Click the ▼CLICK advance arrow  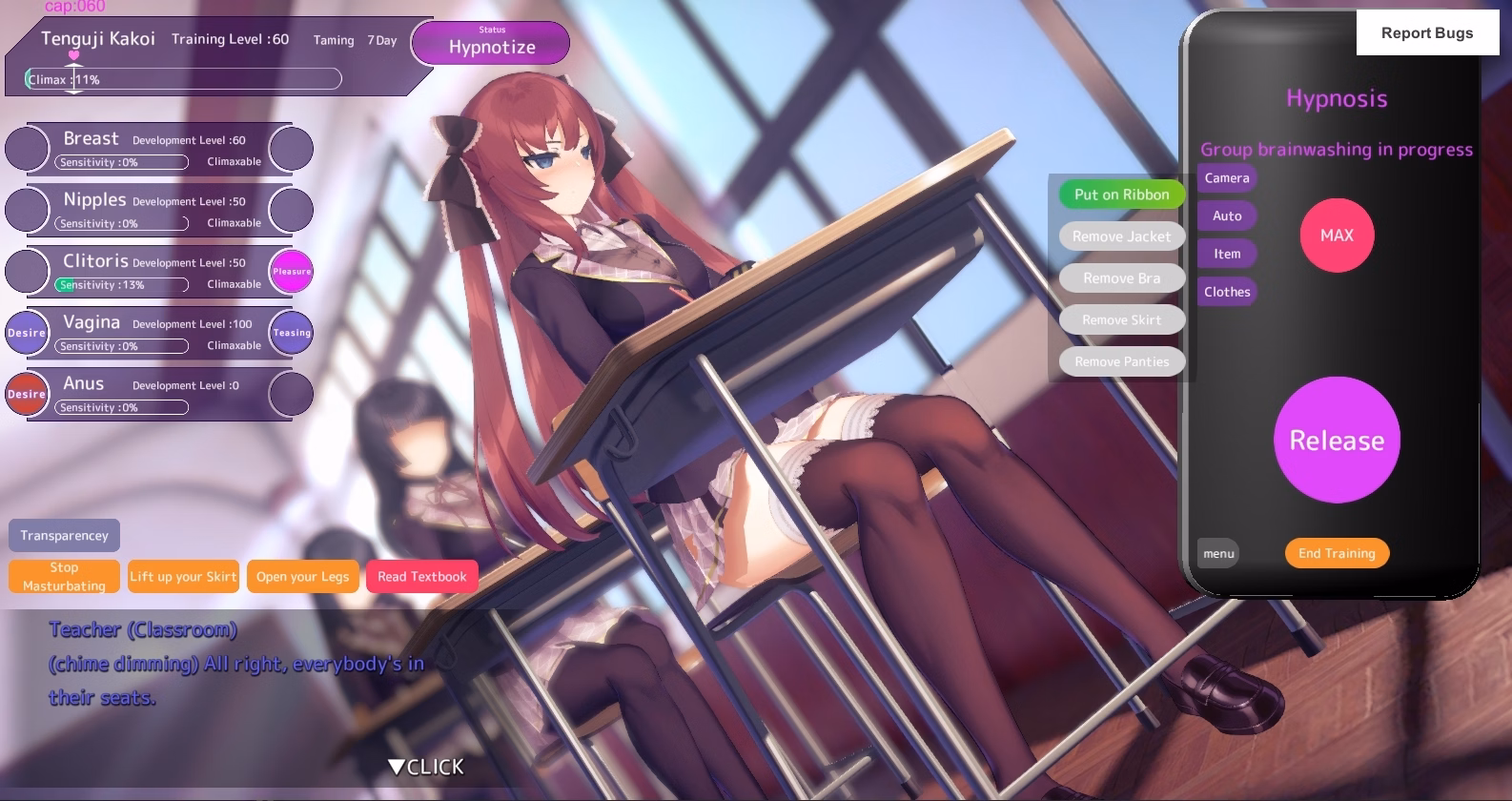(423, 766)
